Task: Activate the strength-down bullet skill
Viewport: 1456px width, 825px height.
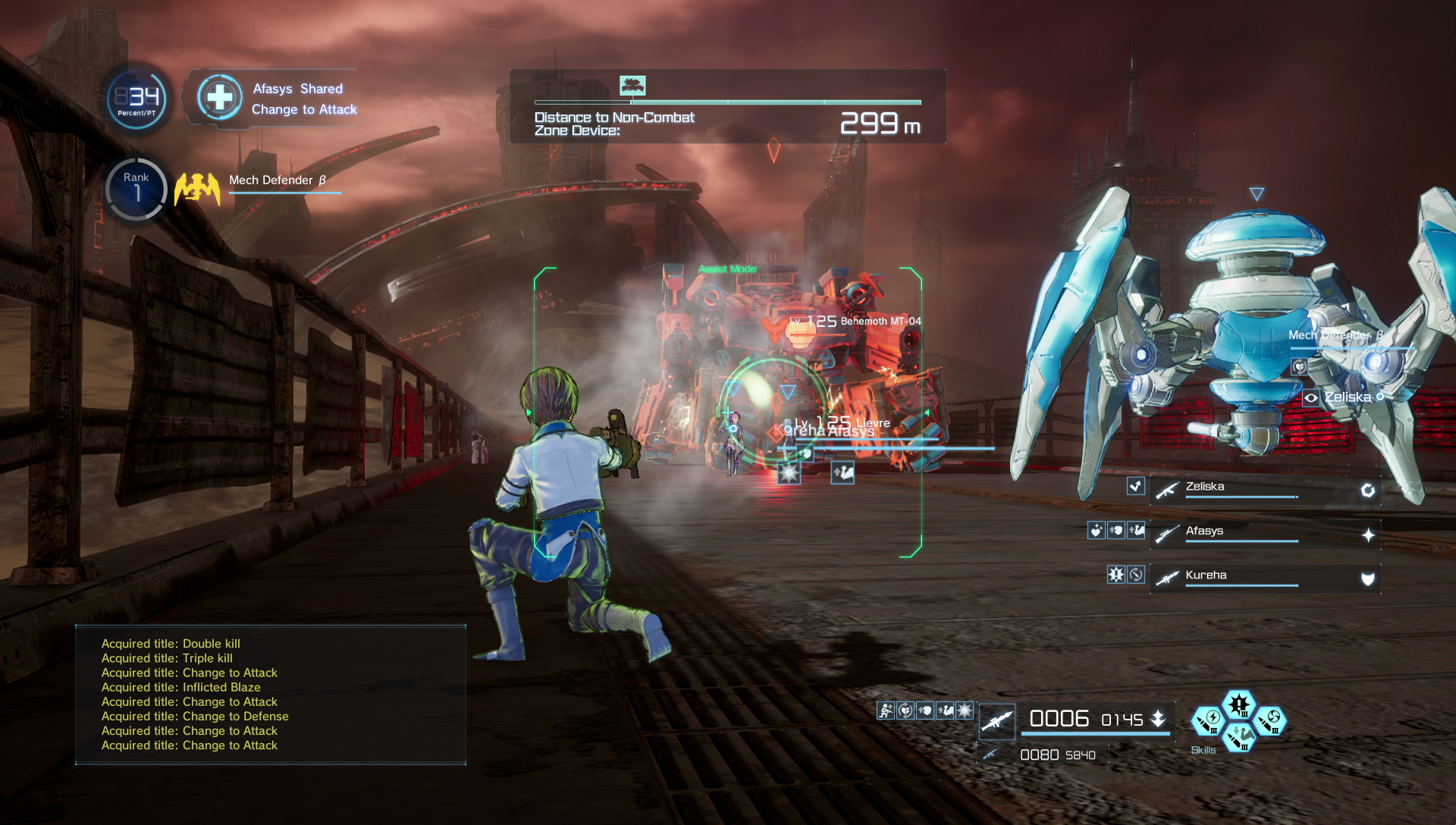Action: [x=1239, y=736]
